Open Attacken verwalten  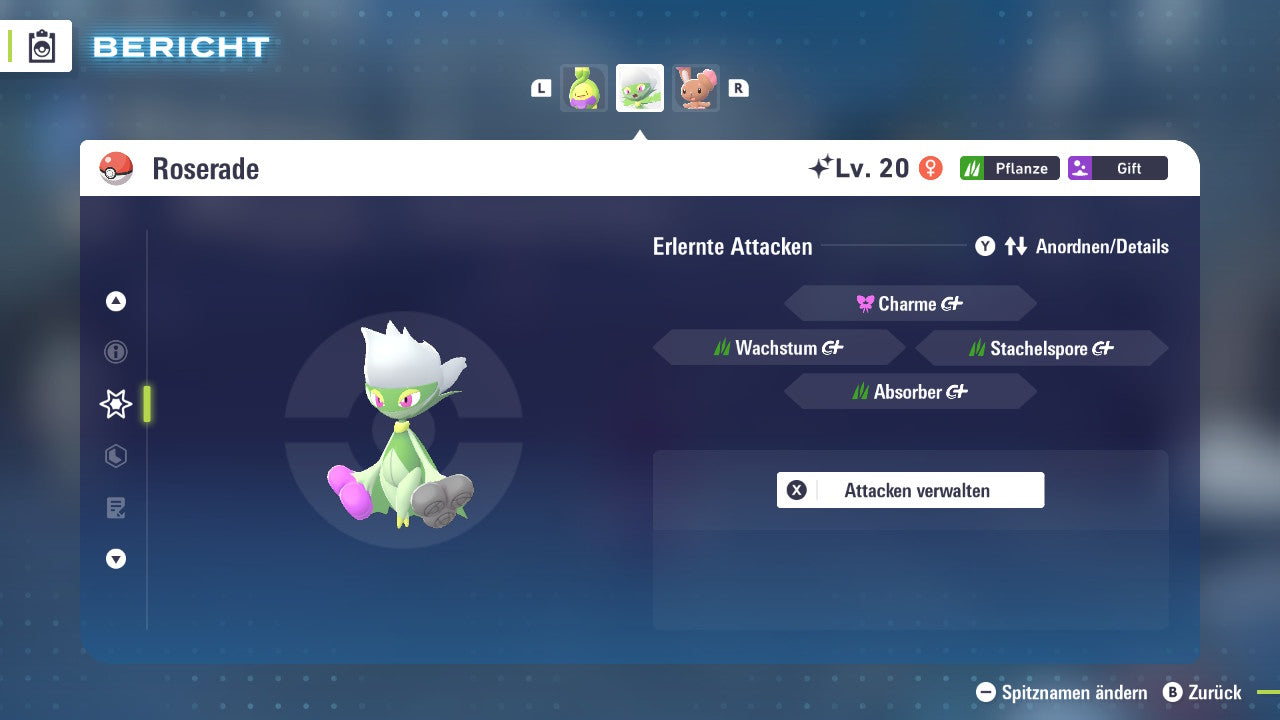coord(910,490)
